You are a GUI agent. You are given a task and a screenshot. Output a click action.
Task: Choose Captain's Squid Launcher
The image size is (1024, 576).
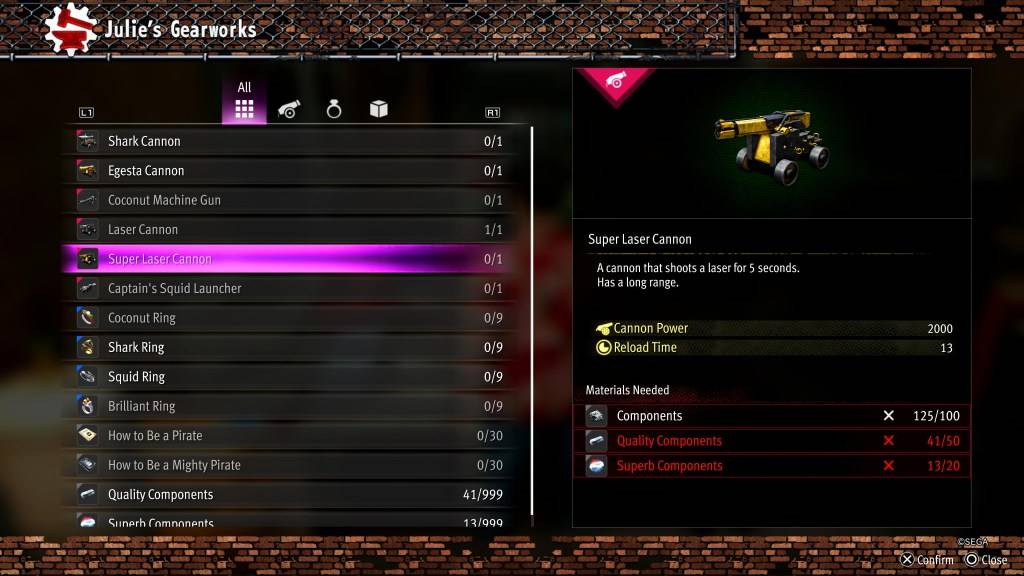coord(290,288)
